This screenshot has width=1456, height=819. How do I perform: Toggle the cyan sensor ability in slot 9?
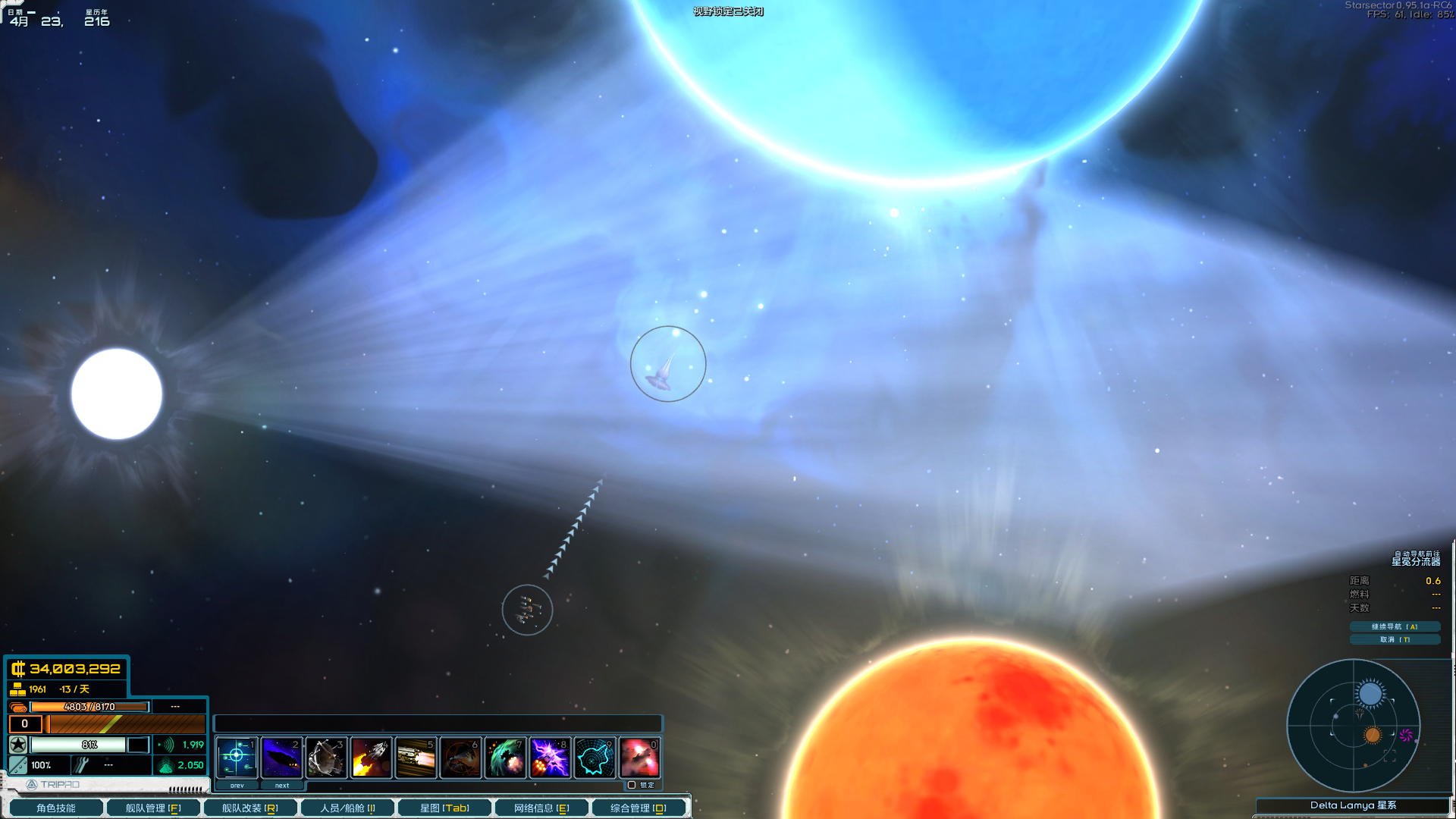coord(595,758)
